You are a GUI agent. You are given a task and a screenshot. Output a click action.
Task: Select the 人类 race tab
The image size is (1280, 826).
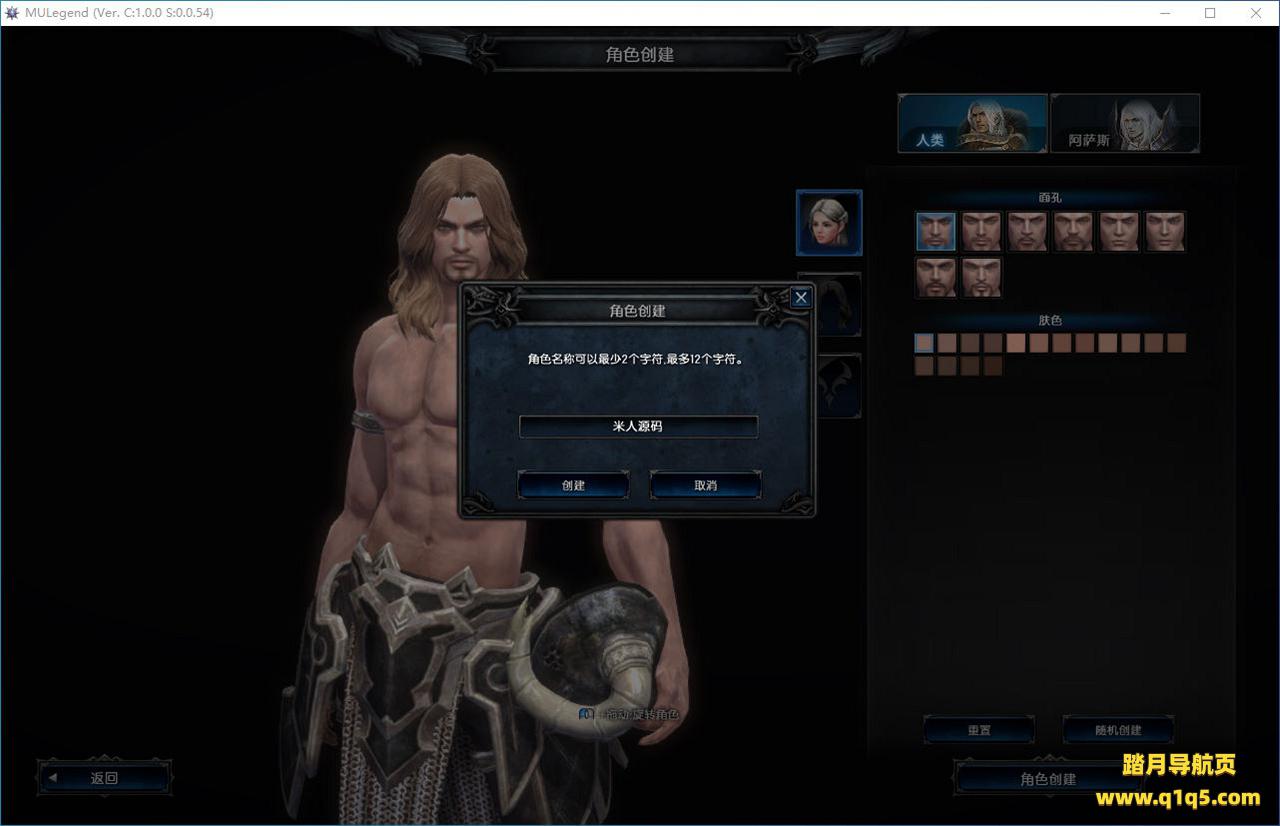[x=972, y=123]
